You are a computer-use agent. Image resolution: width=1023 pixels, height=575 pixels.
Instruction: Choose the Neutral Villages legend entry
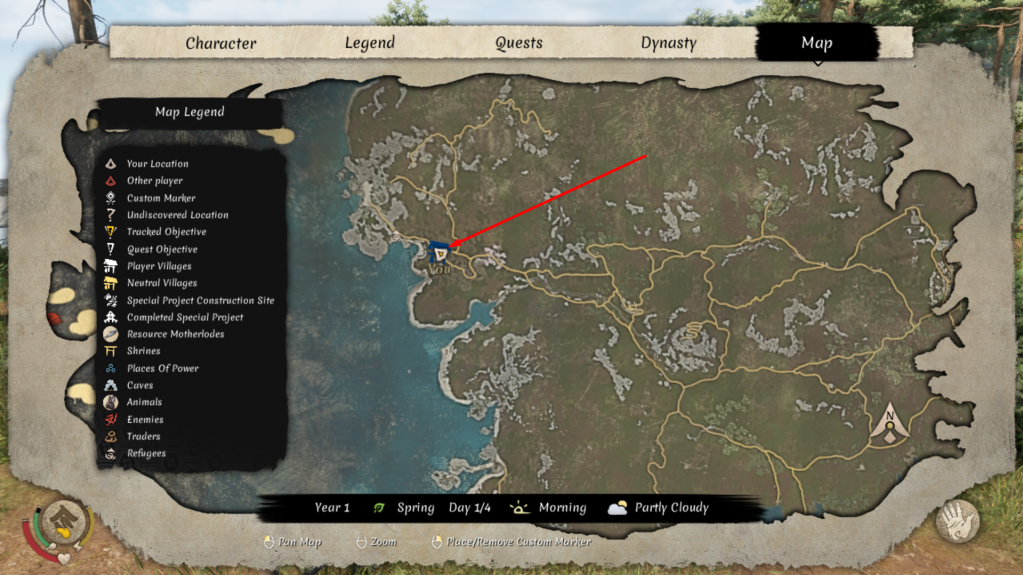pyautogui.click(x=161, y=283)
